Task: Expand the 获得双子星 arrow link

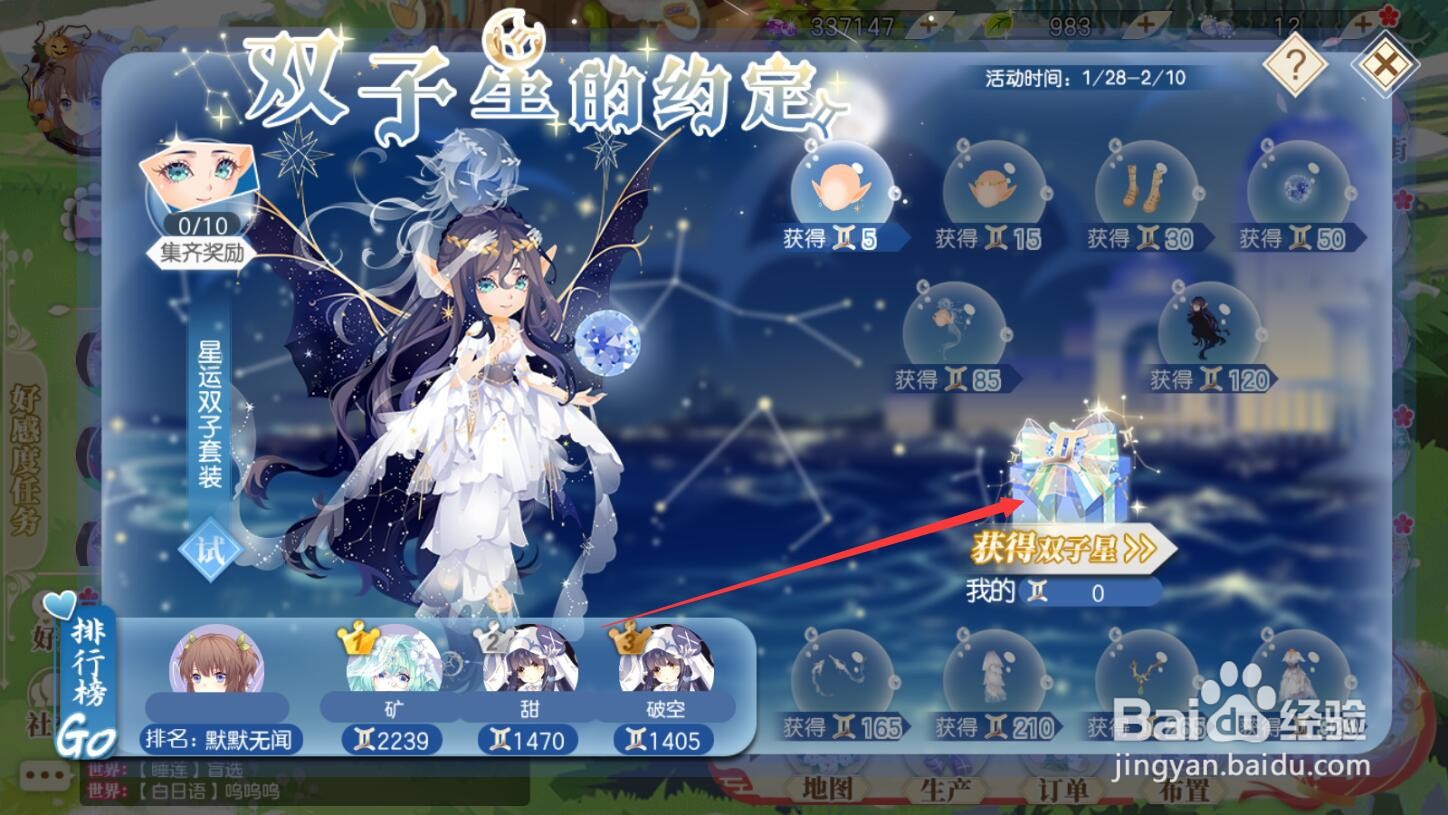Action: pyautogui.click(x=1063, y=549)
